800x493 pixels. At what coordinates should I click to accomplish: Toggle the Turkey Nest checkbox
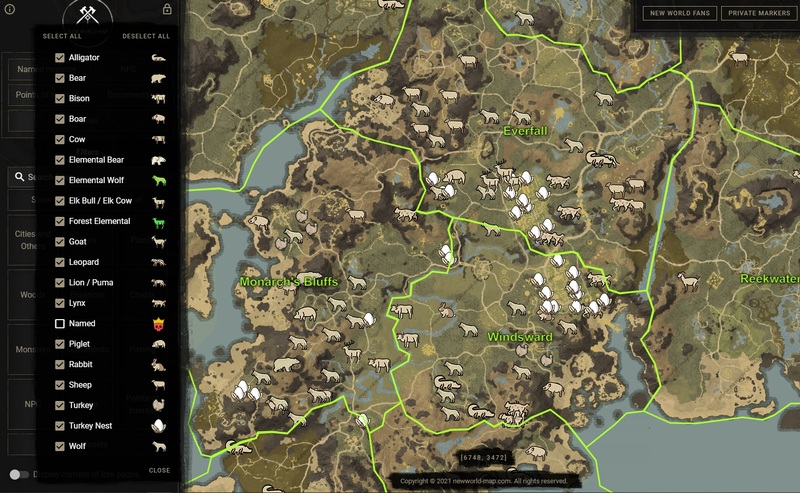click(x=60, y=426)
